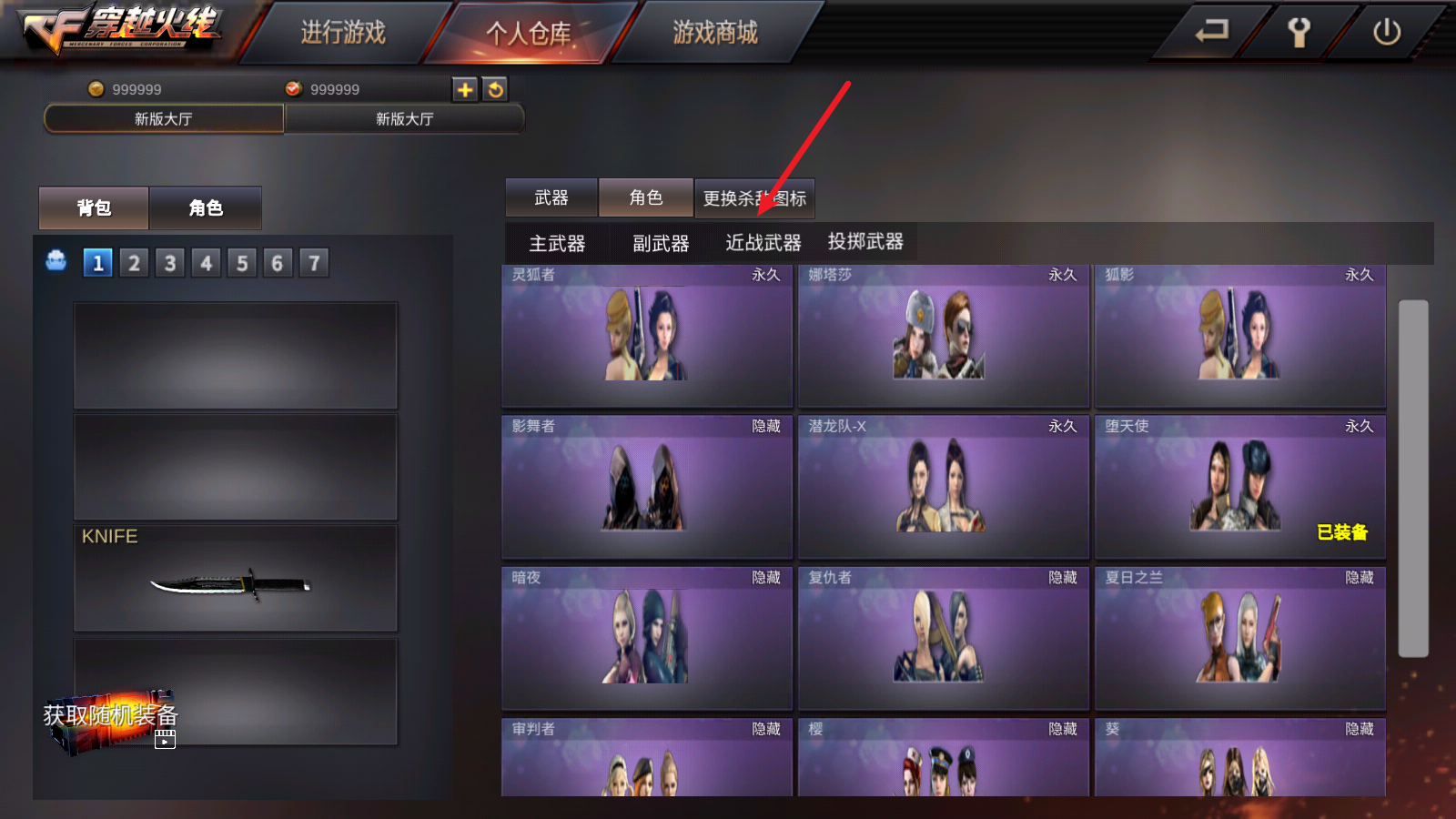Open the 投掷武器 weapon category
The image size is (1456, 819).
863,242
